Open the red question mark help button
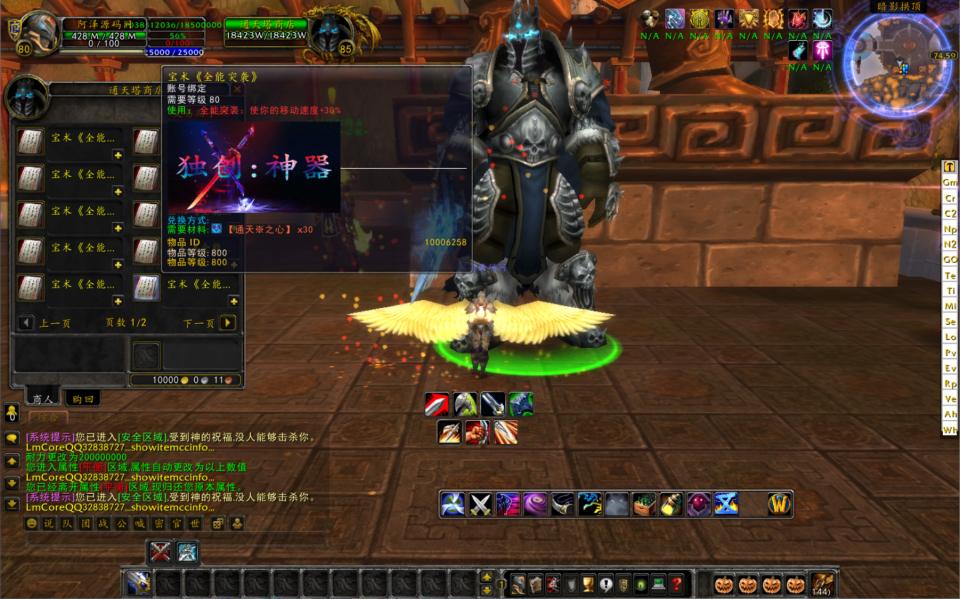This screenshot has height=599, width=960. [677, 584]
